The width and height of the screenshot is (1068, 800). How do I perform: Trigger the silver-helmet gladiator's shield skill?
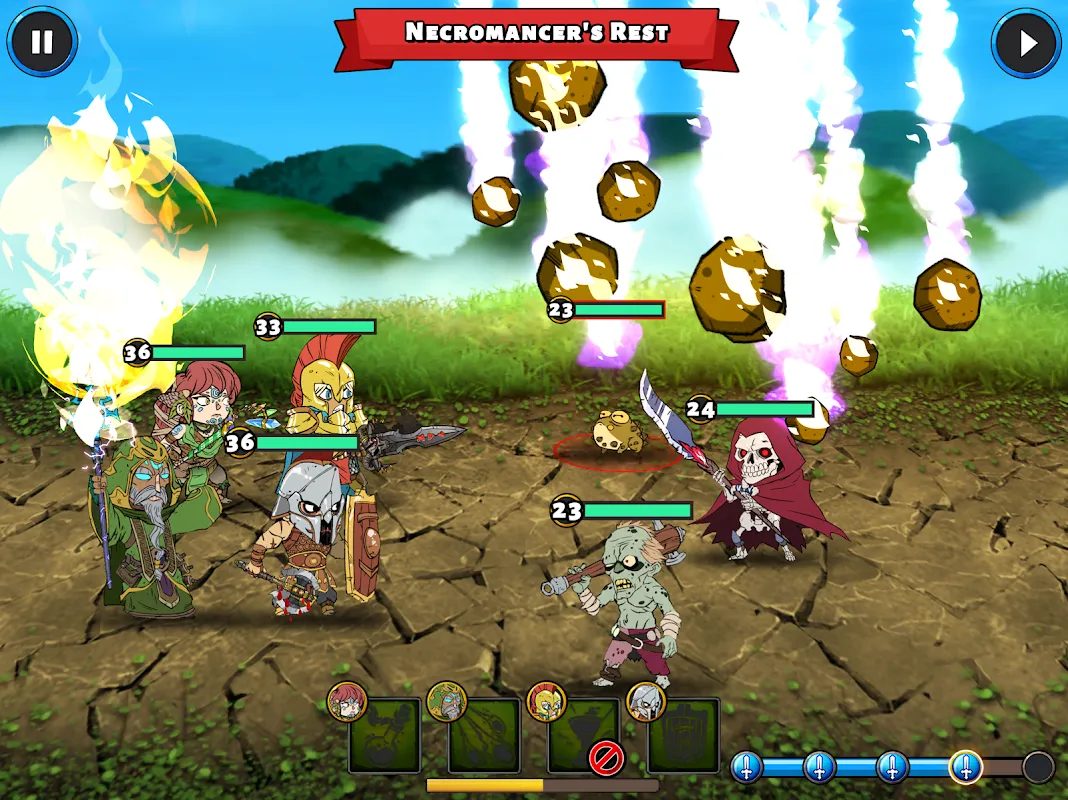683,735
